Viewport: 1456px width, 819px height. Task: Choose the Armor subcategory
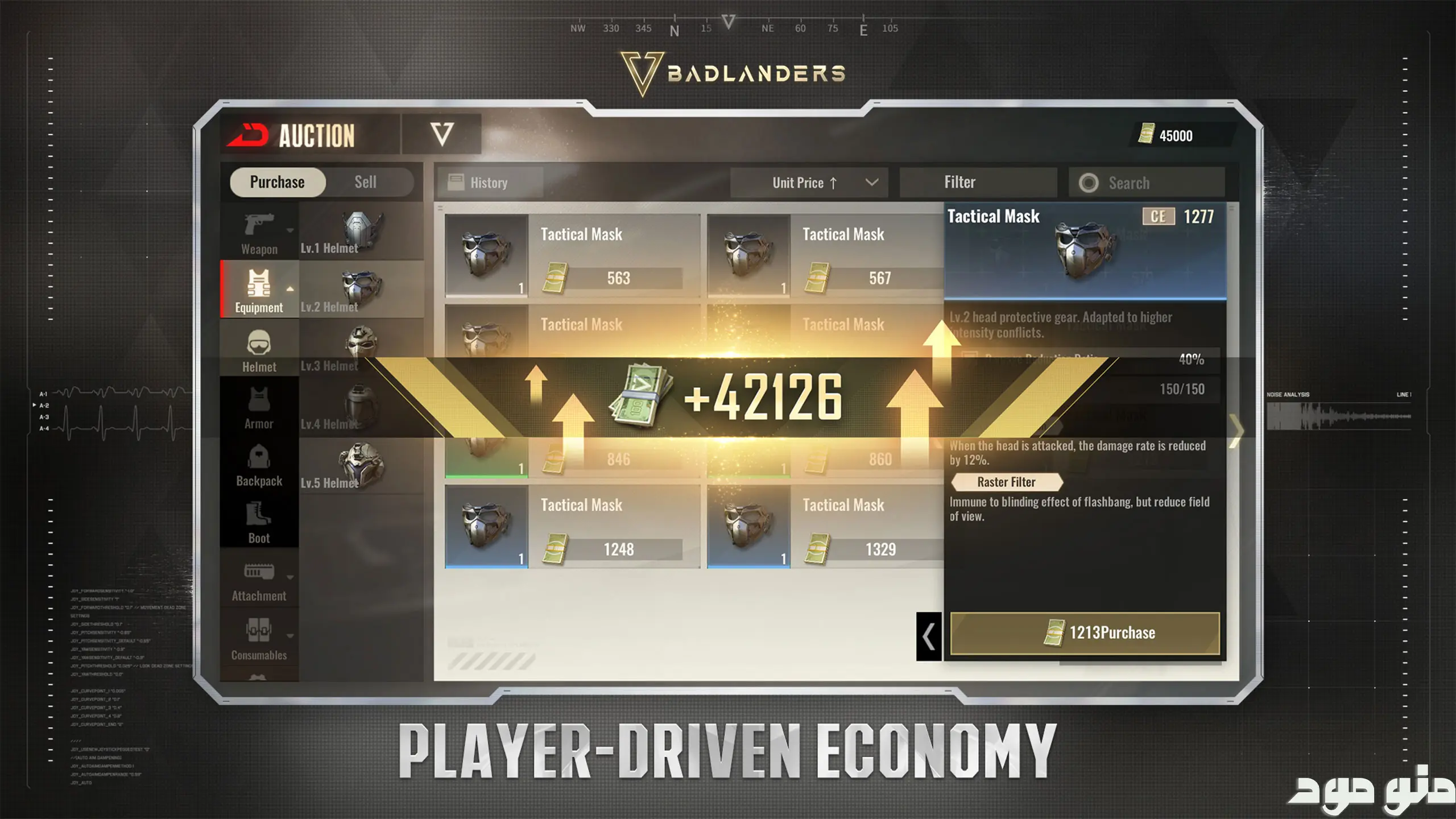tap(259, 407)
